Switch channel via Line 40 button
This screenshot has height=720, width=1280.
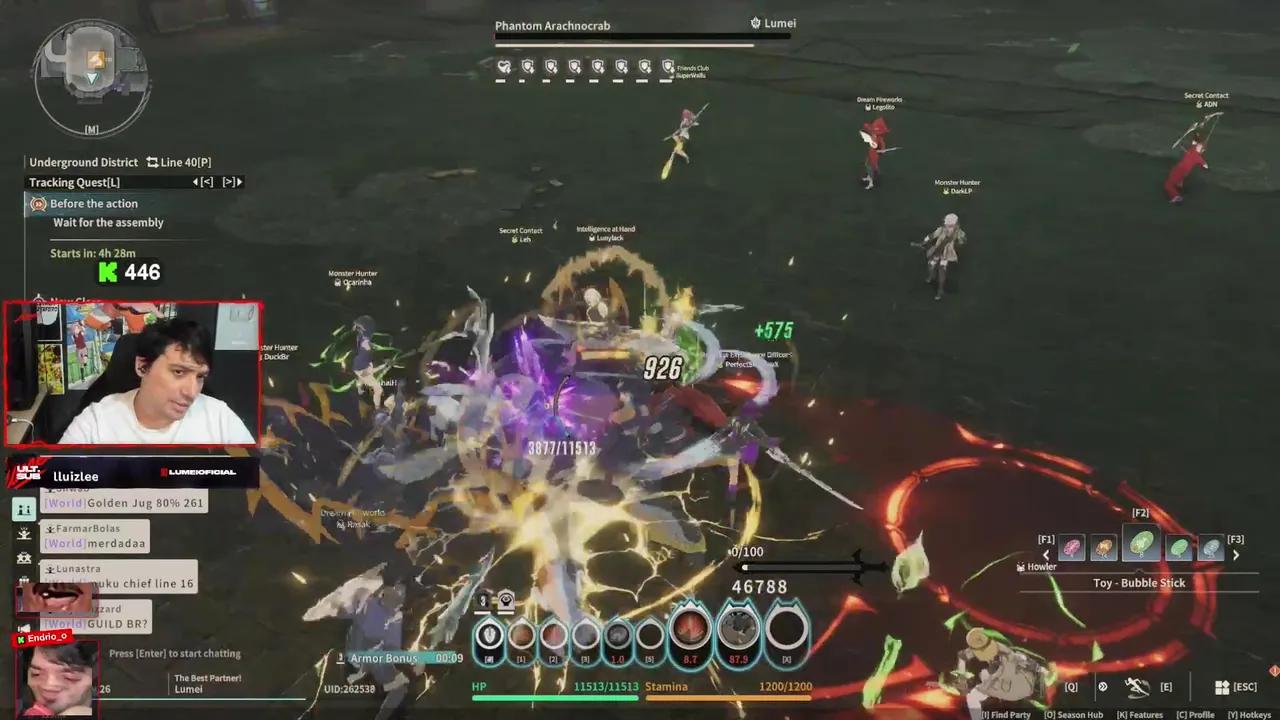coord(179,162)
